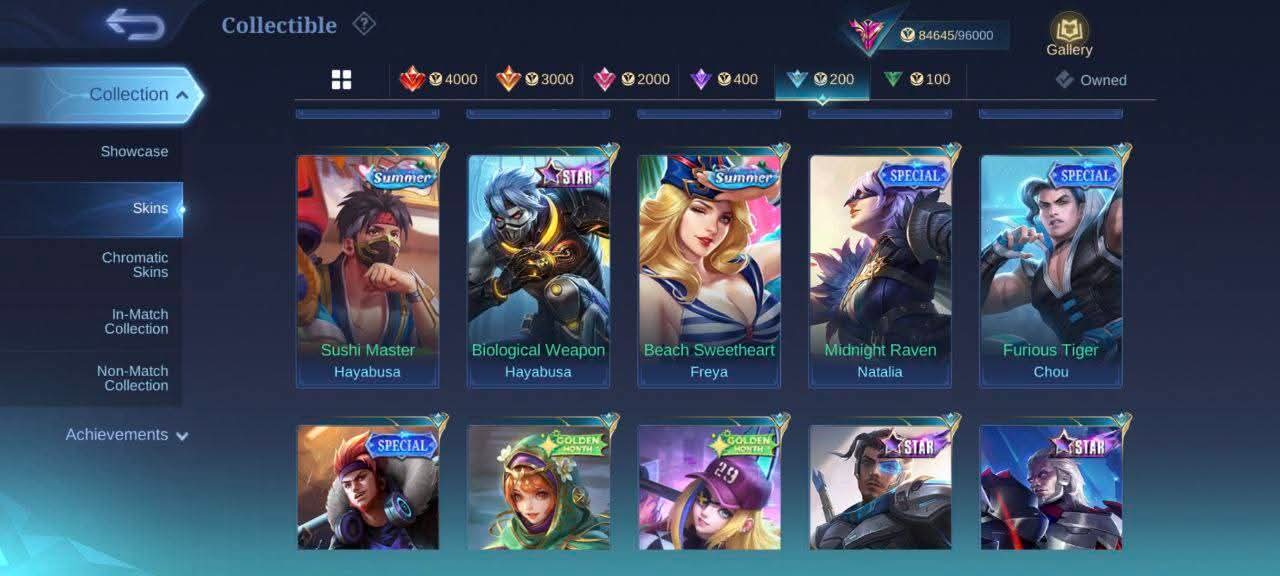Filter skins by 3000 point tier

coord(535,80)
